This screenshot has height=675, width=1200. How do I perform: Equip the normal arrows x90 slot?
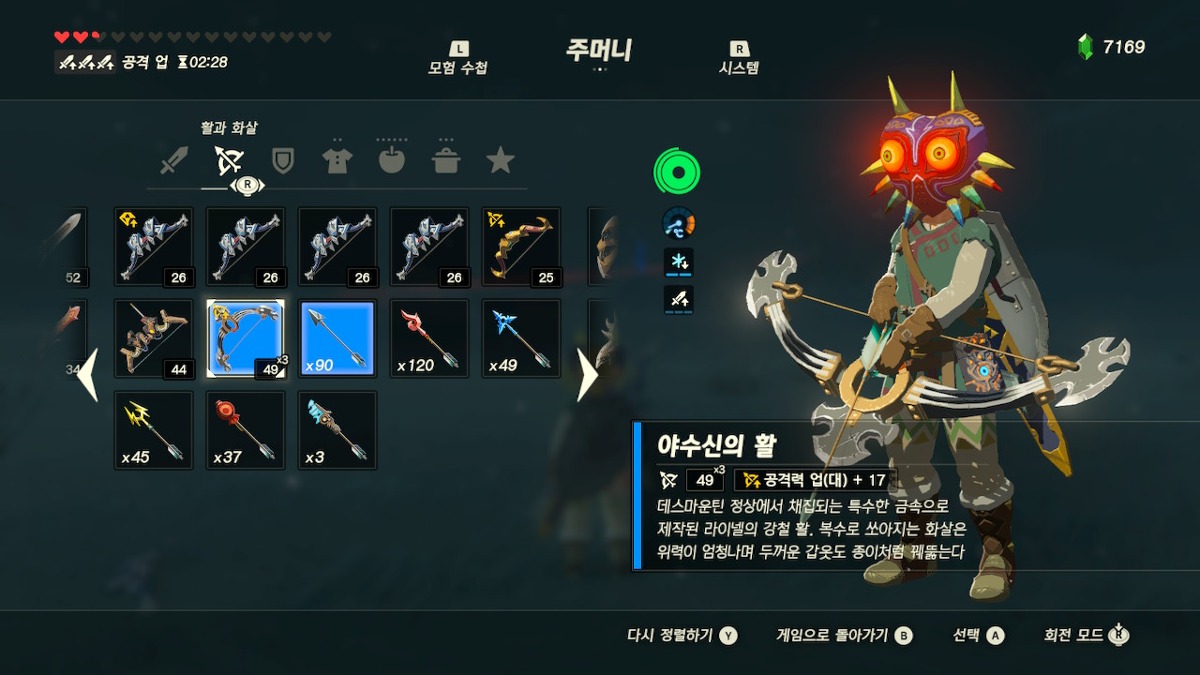[x=337, y=339]
